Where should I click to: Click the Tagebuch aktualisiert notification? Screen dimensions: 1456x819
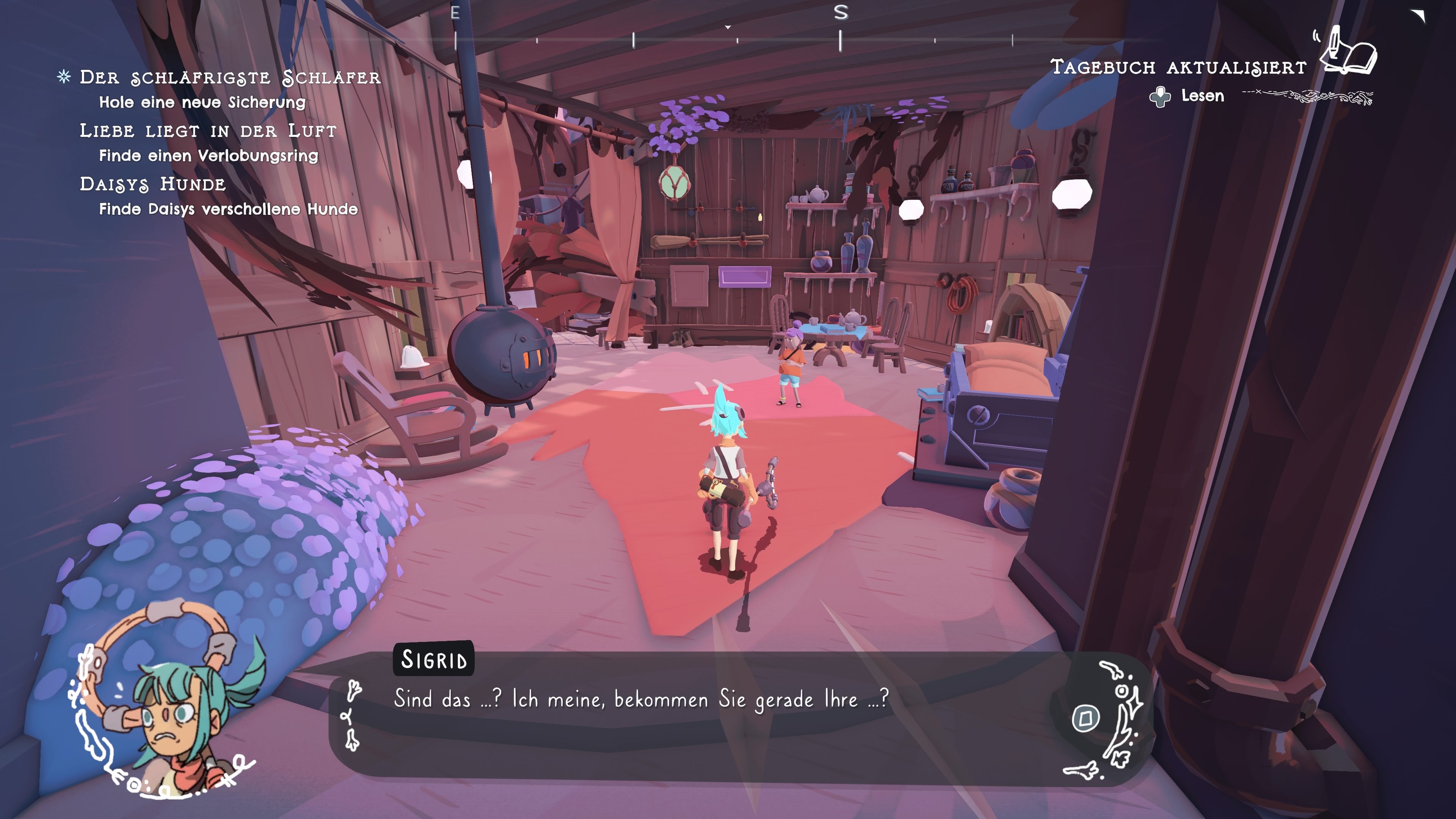[x=1178, y=67]
